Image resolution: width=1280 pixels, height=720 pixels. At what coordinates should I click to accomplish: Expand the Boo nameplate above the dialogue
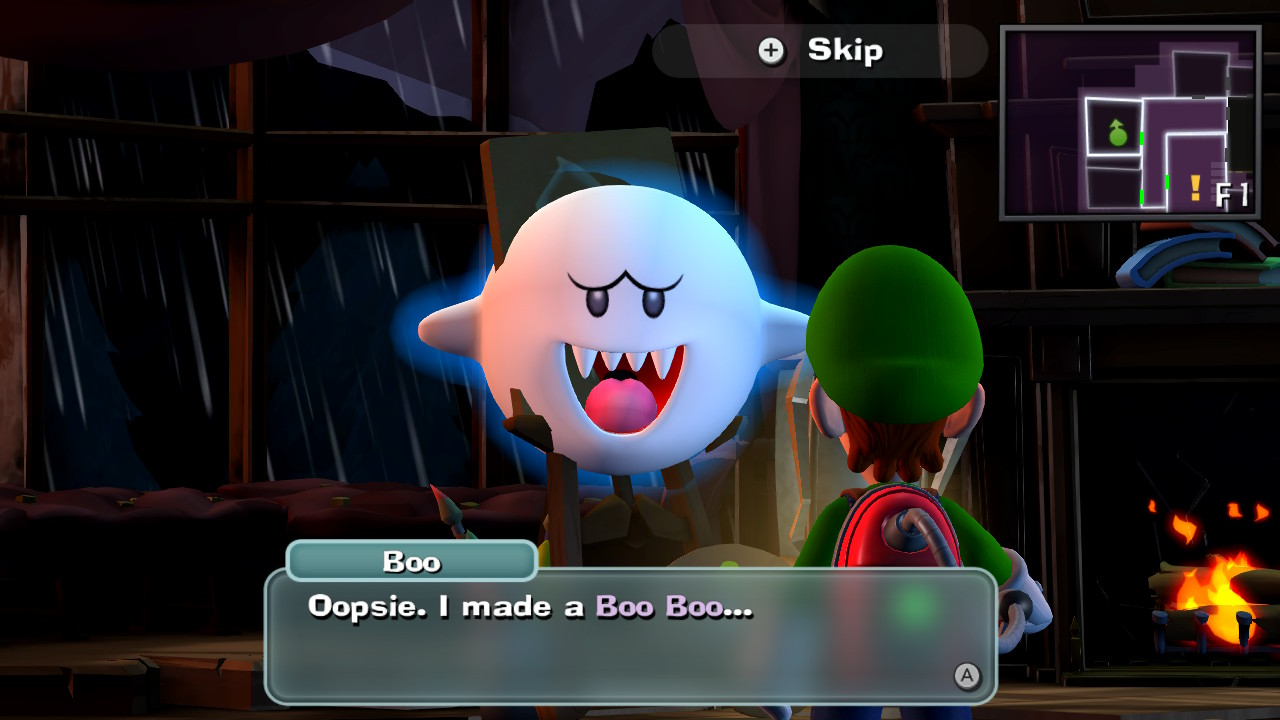(x=413, y=561)
